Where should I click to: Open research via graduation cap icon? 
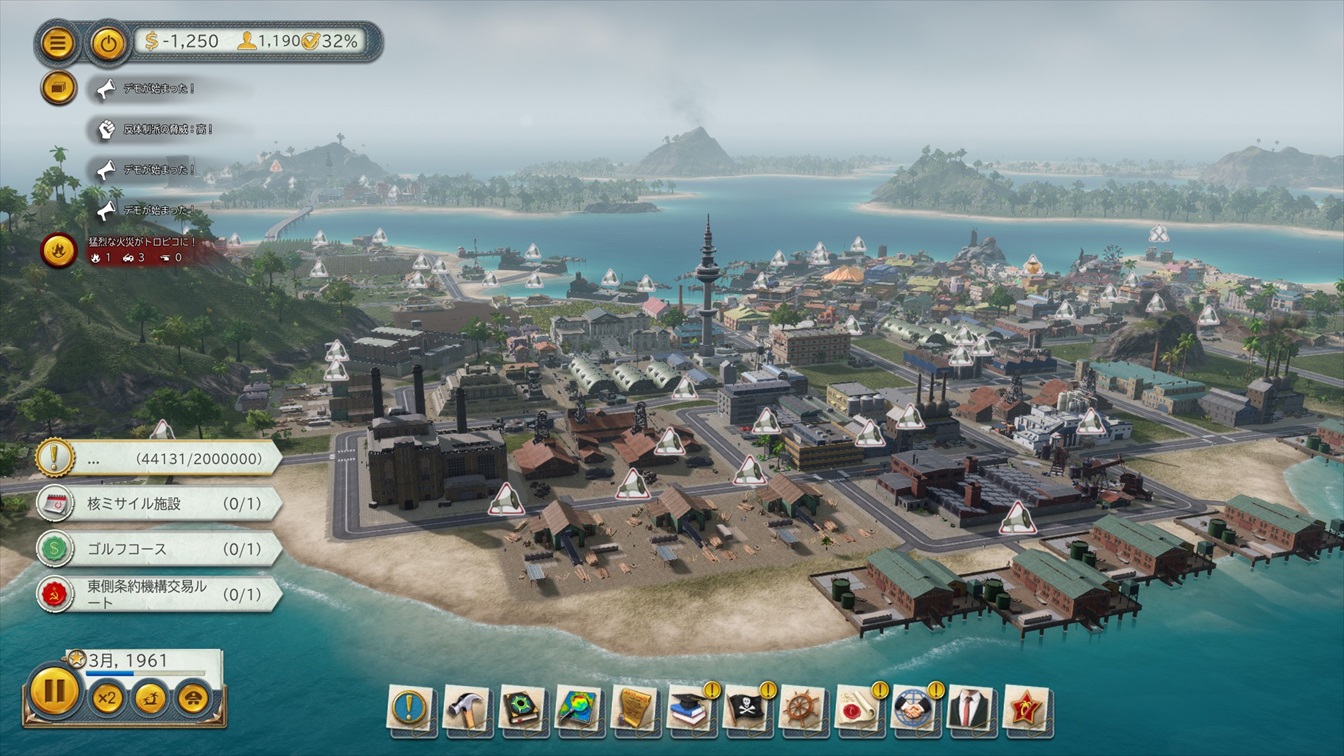point(690,708)
